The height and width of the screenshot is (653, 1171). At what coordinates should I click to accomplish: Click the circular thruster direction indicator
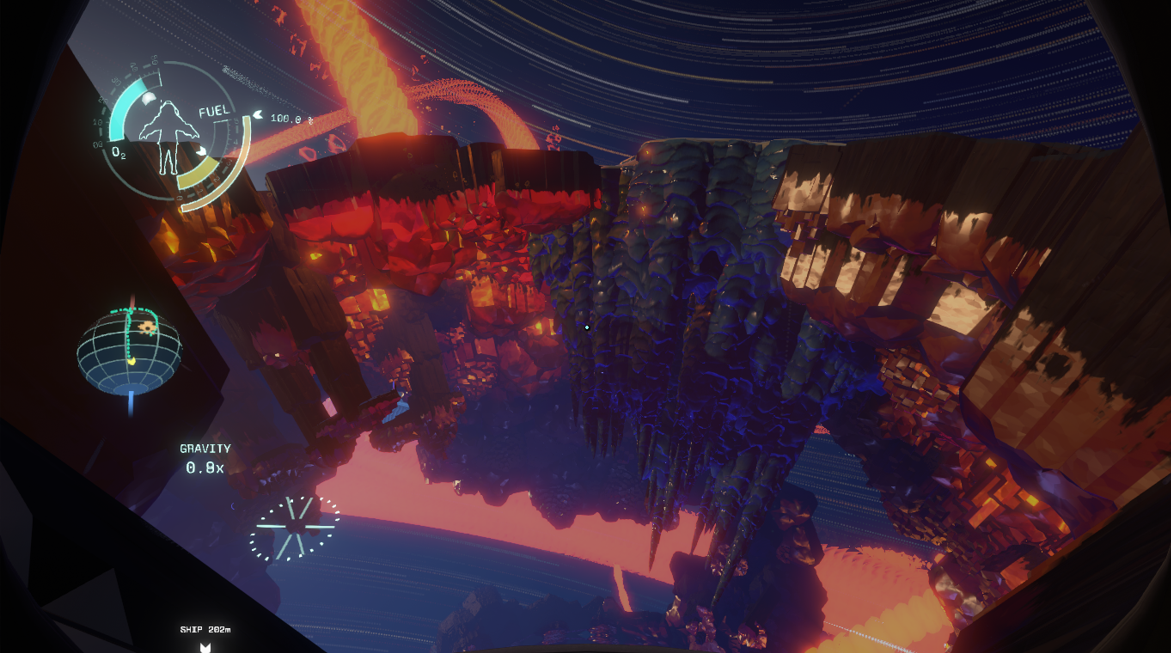click(294, 526)
